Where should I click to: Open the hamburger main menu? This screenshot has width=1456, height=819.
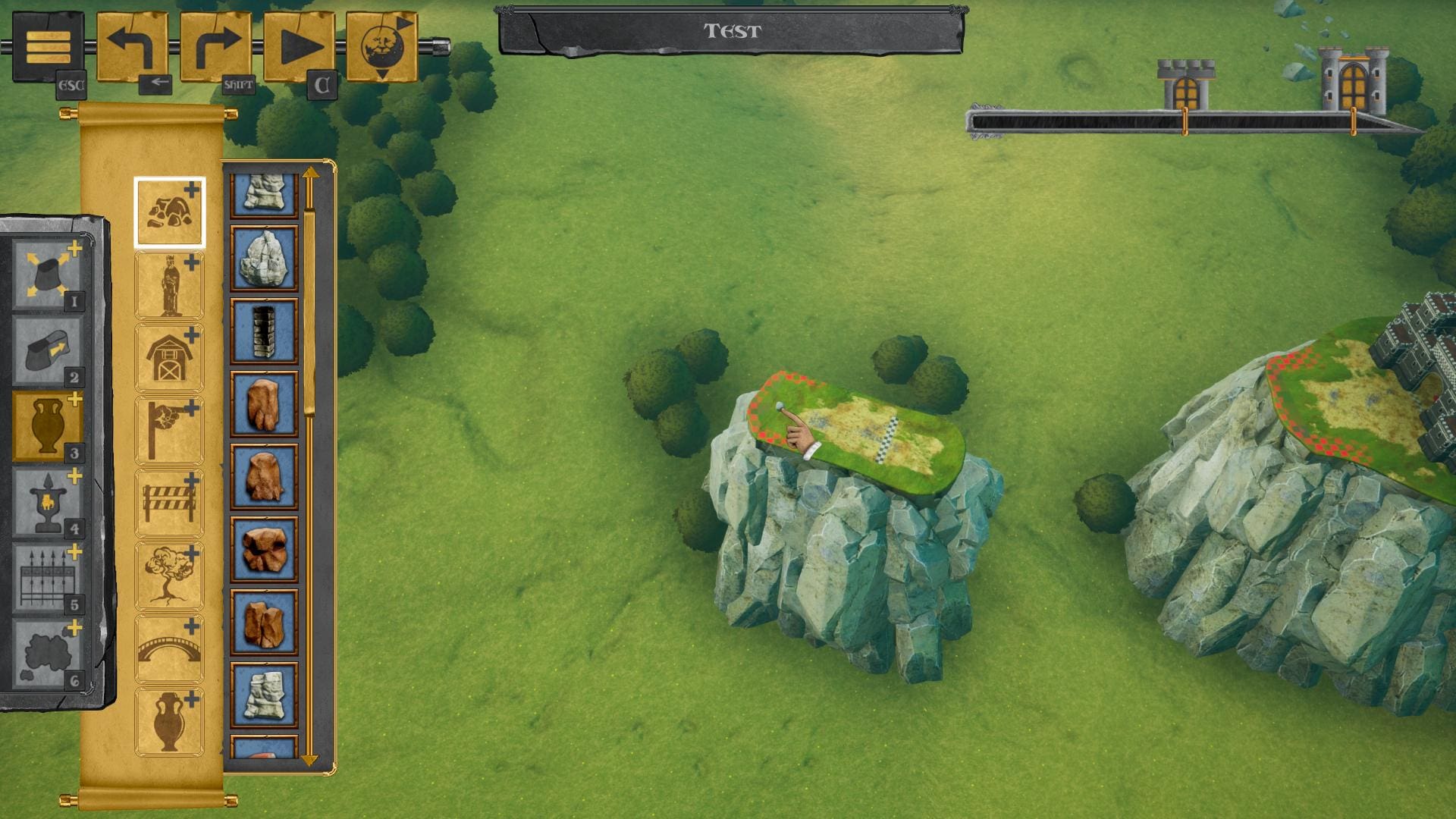[49, 46]
